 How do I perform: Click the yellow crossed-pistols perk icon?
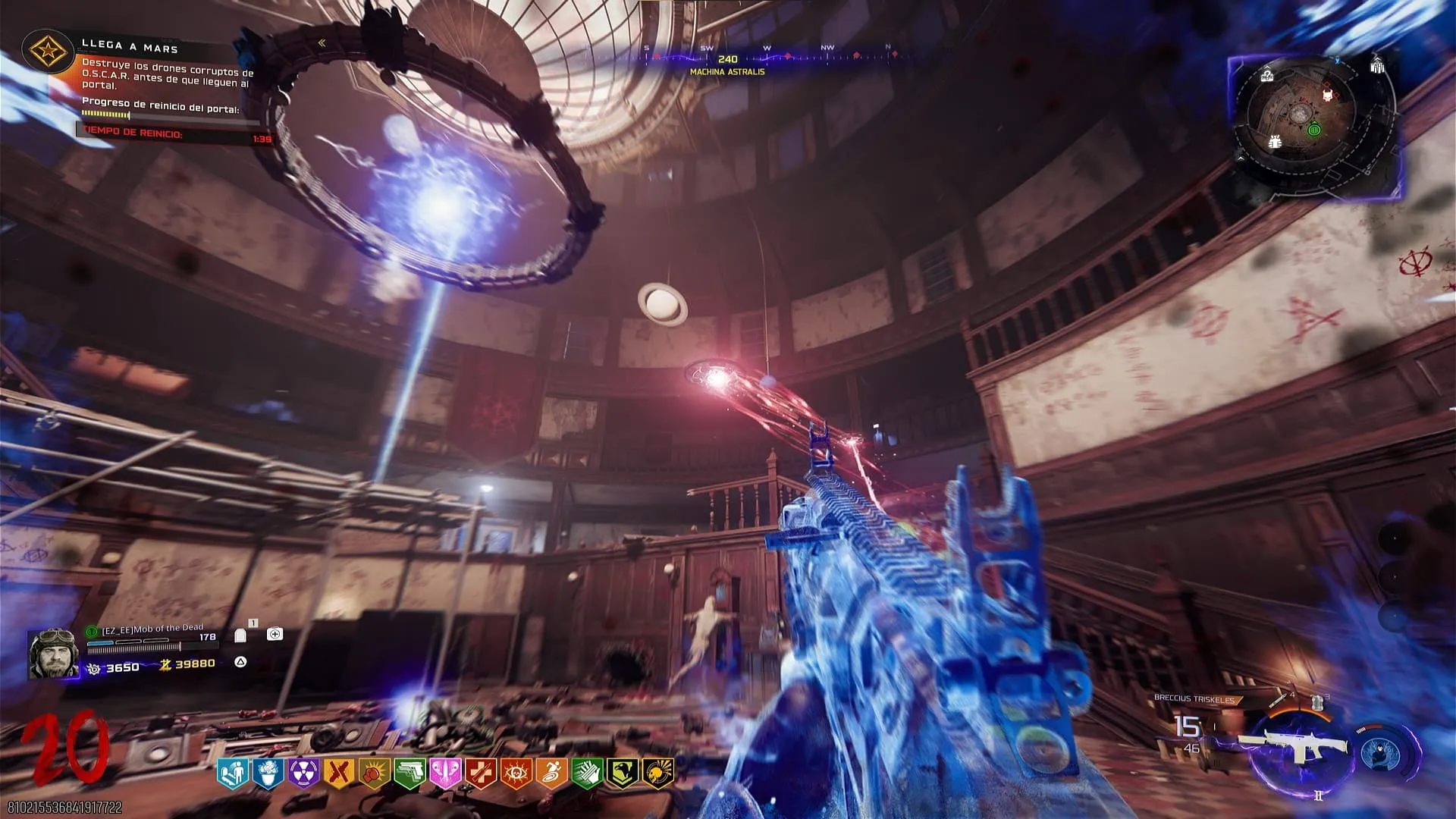coord(338,773)
